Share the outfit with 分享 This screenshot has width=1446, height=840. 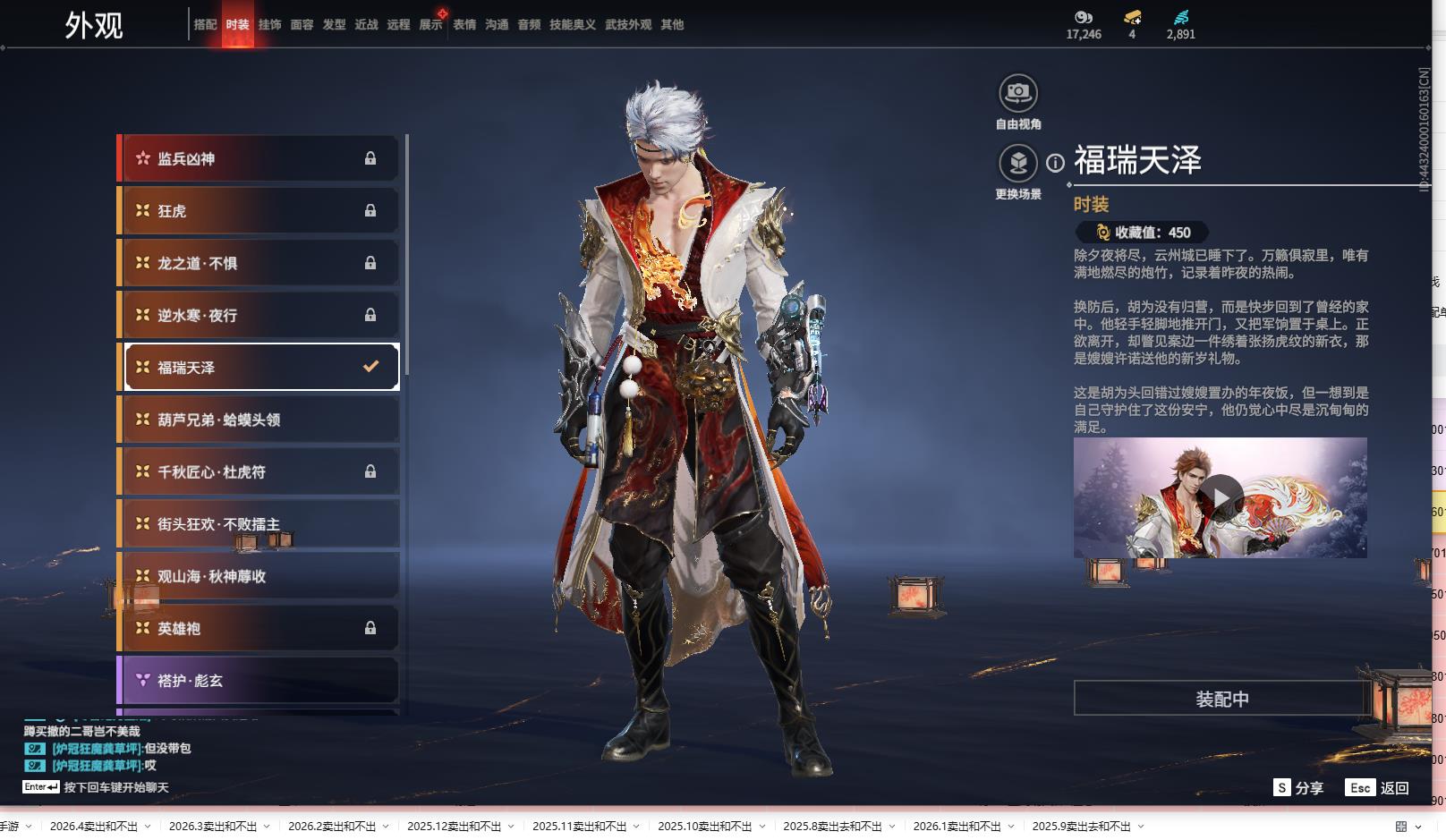coord(1298,787)
